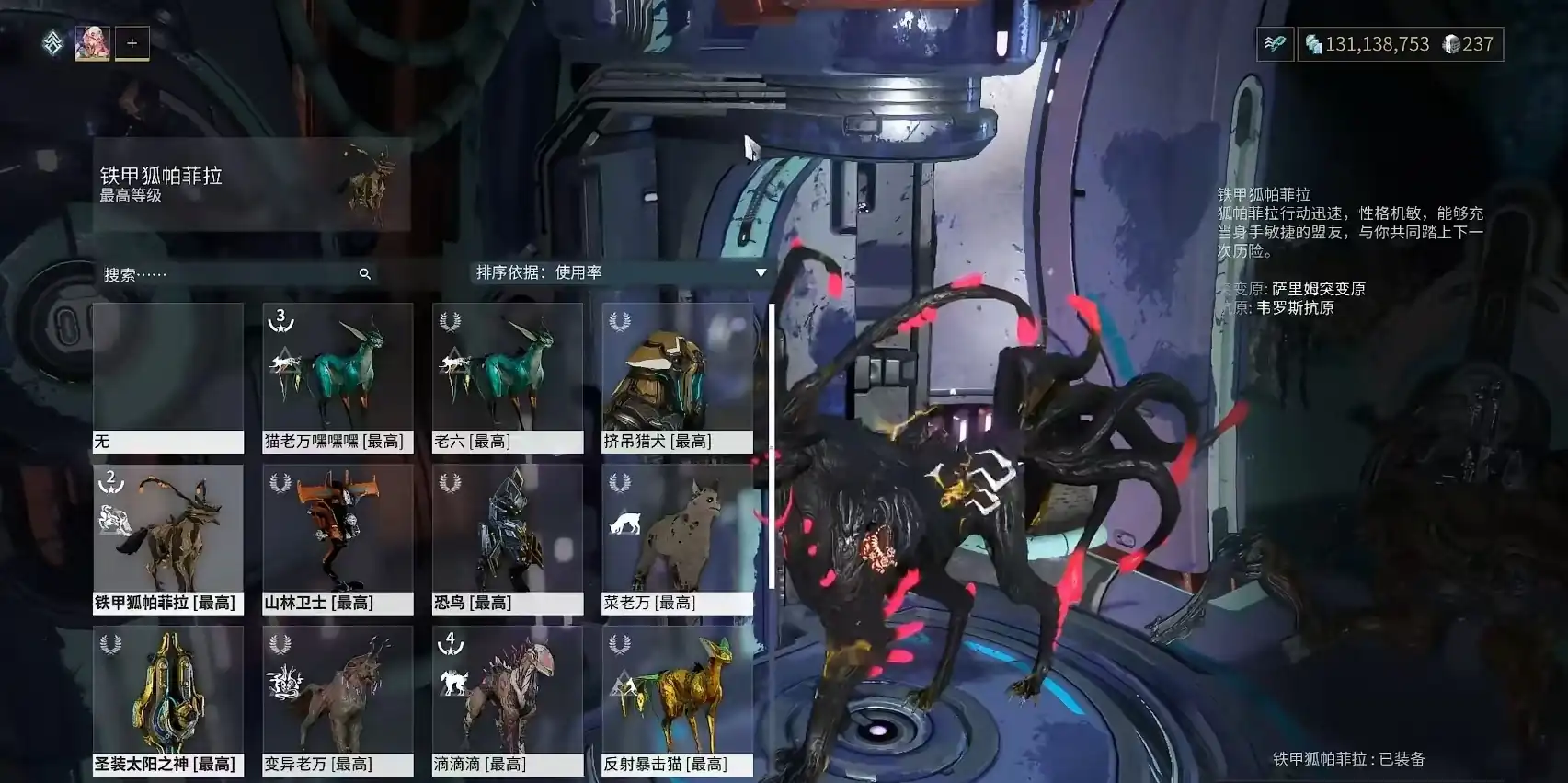The image size is (1568, 783).
Task: Click the + button to add a loadout
Action: coord(132,42)
